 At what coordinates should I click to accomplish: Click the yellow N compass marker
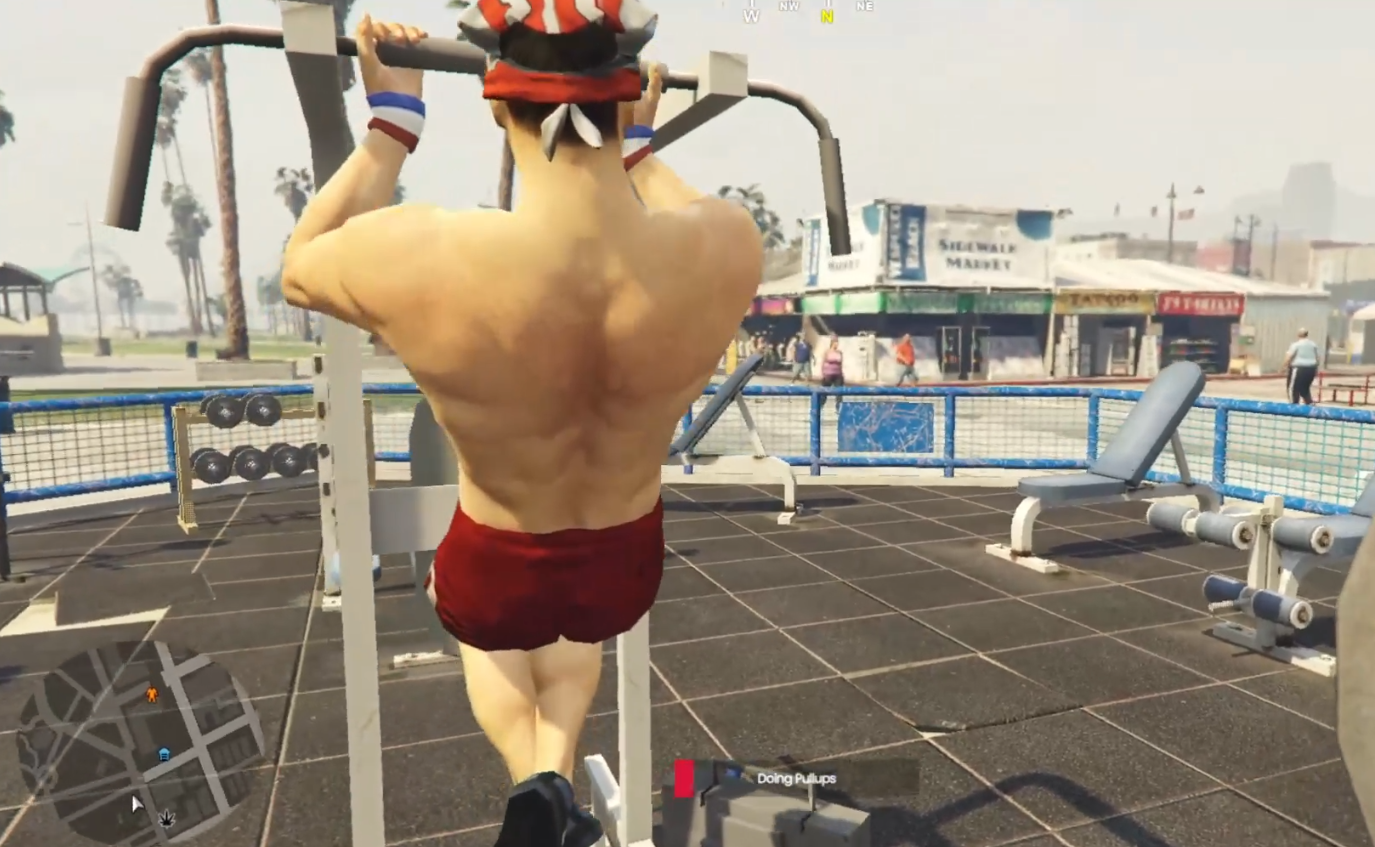(827, 15)
